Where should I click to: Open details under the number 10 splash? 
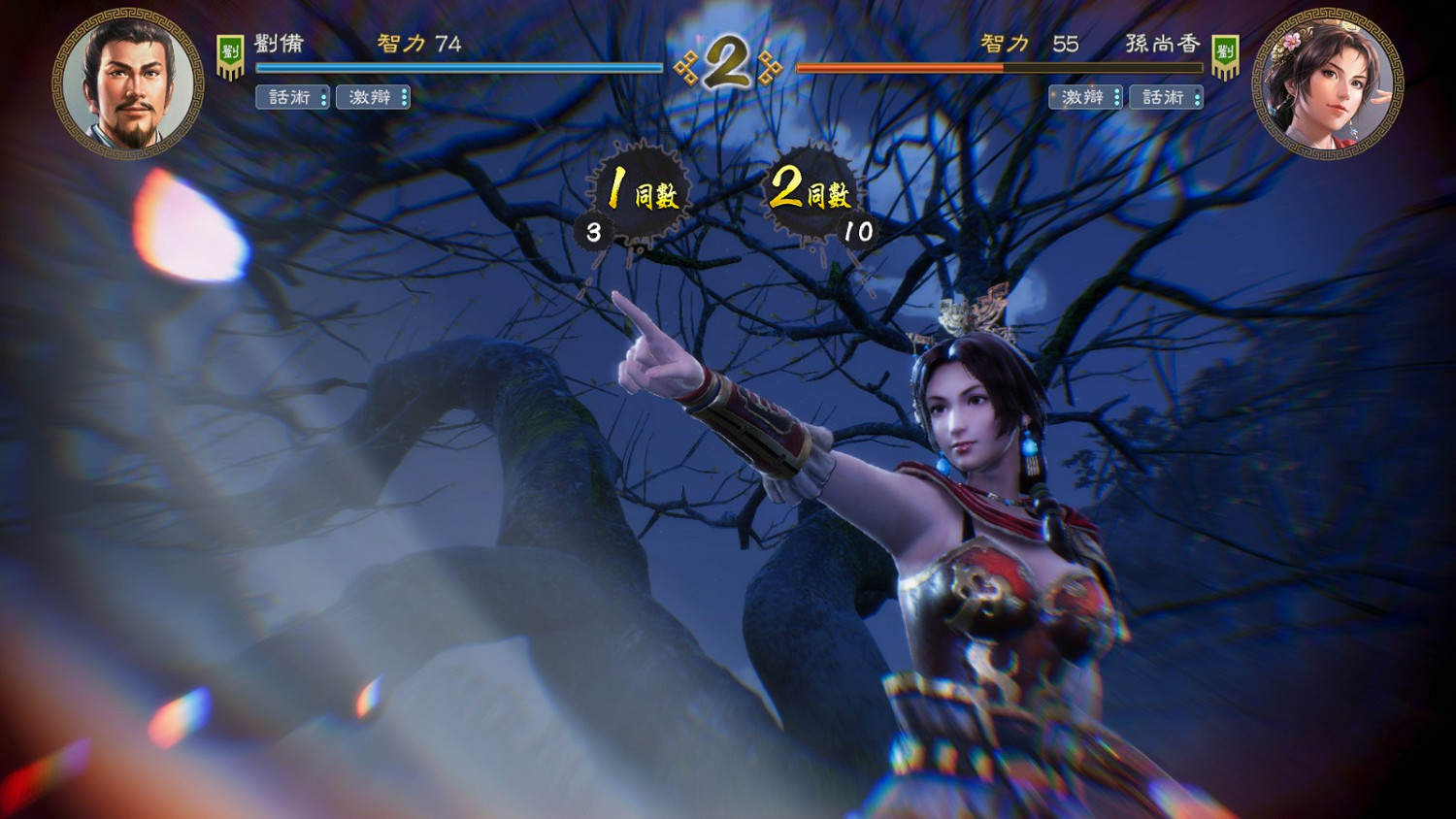pos(858,231)
